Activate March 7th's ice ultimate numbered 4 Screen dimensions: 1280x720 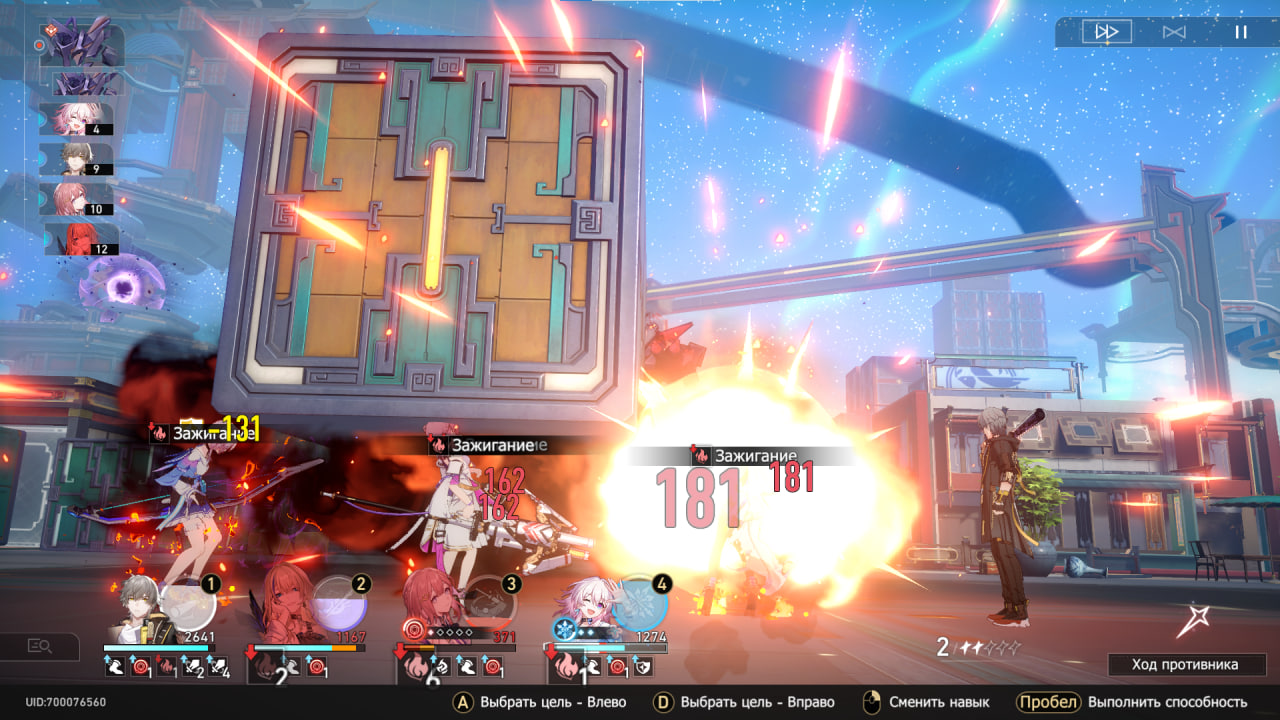(x=640, y=604)
